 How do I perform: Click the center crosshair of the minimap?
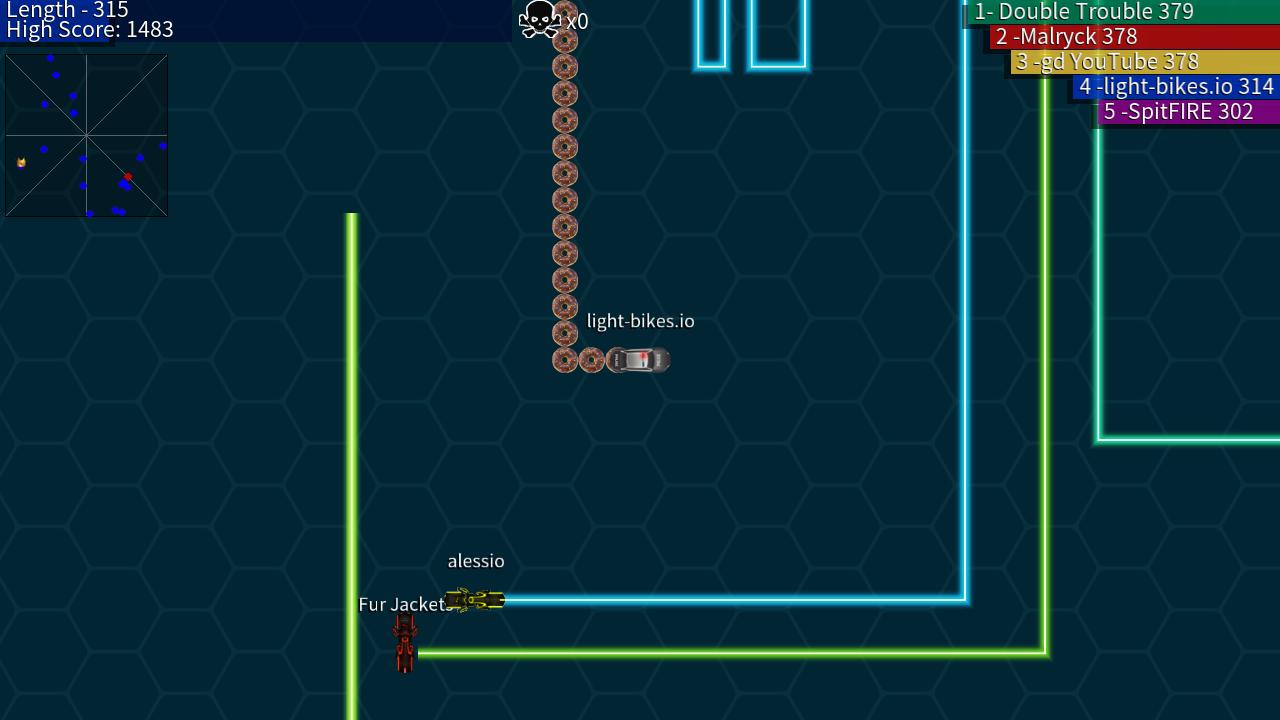pos(86,134)
